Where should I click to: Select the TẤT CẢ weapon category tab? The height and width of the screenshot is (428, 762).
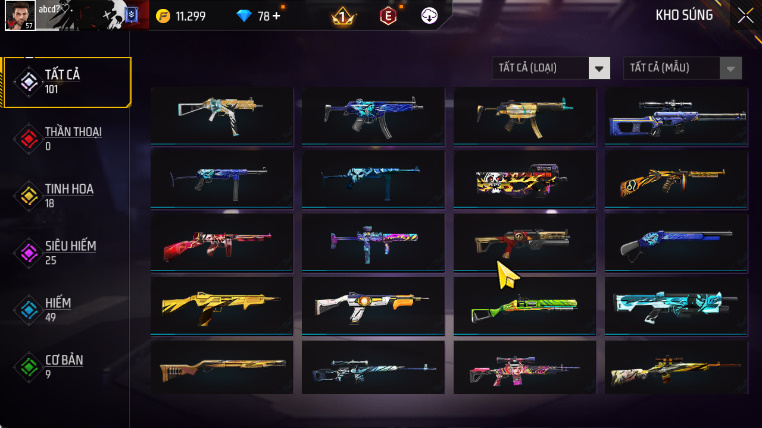[68, 82]
